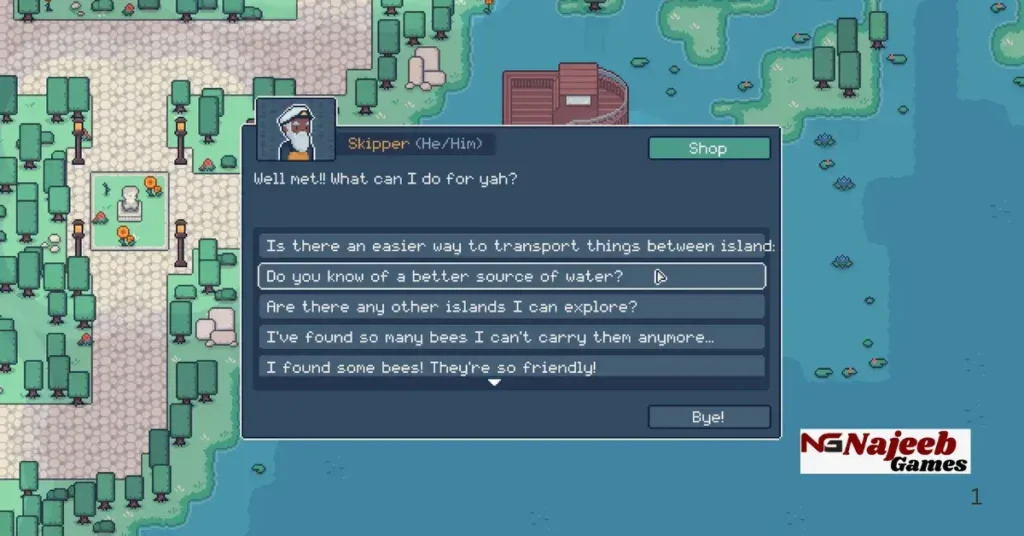Click the Najeeb Games watermark logo
Viewport: 1024px width, 536px height.
[884, 451]
